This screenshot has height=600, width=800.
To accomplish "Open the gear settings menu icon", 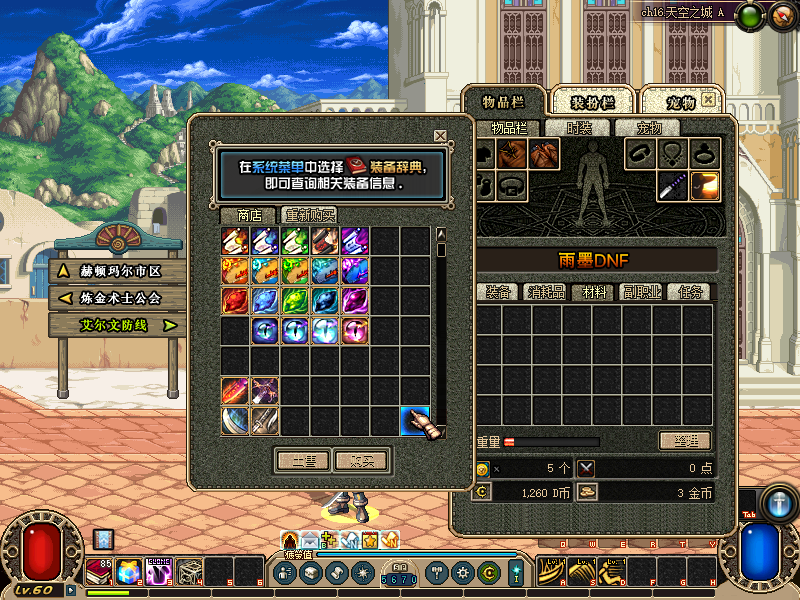I will pos(462,573).
